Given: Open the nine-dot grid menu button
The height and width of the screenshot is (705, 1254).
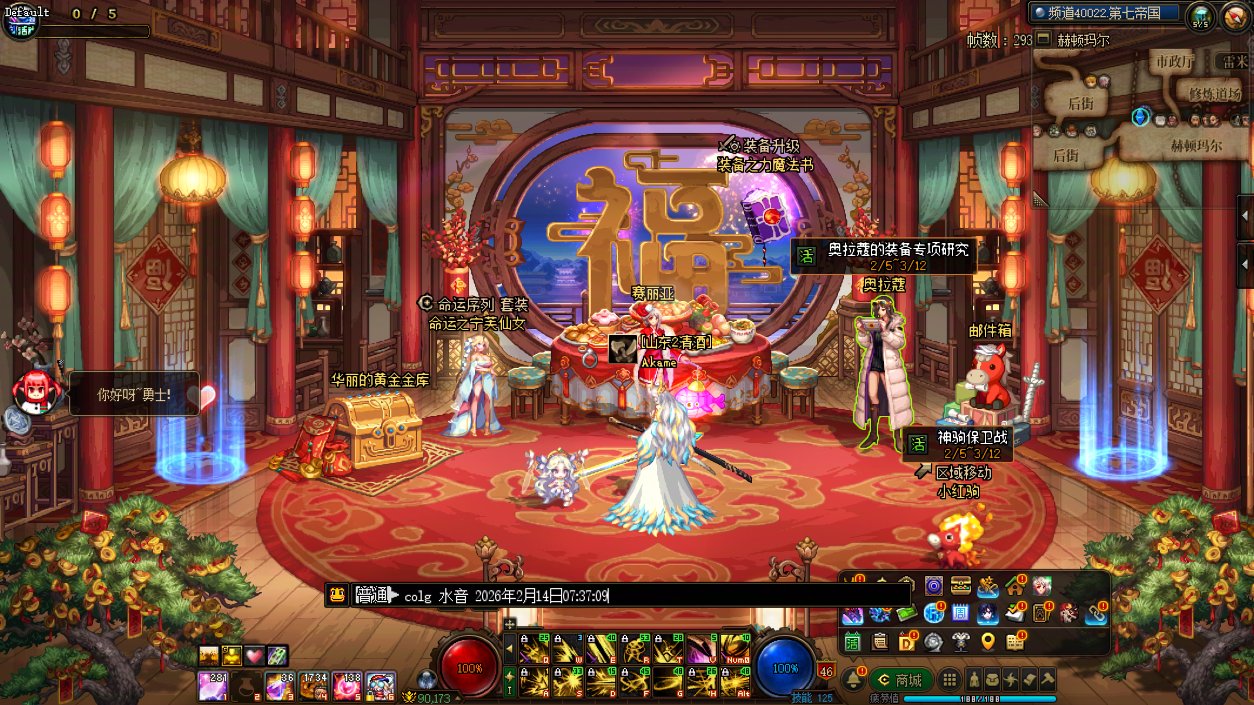Looking at the screenshot, I should pyautogui.click(x=951, y=680).
